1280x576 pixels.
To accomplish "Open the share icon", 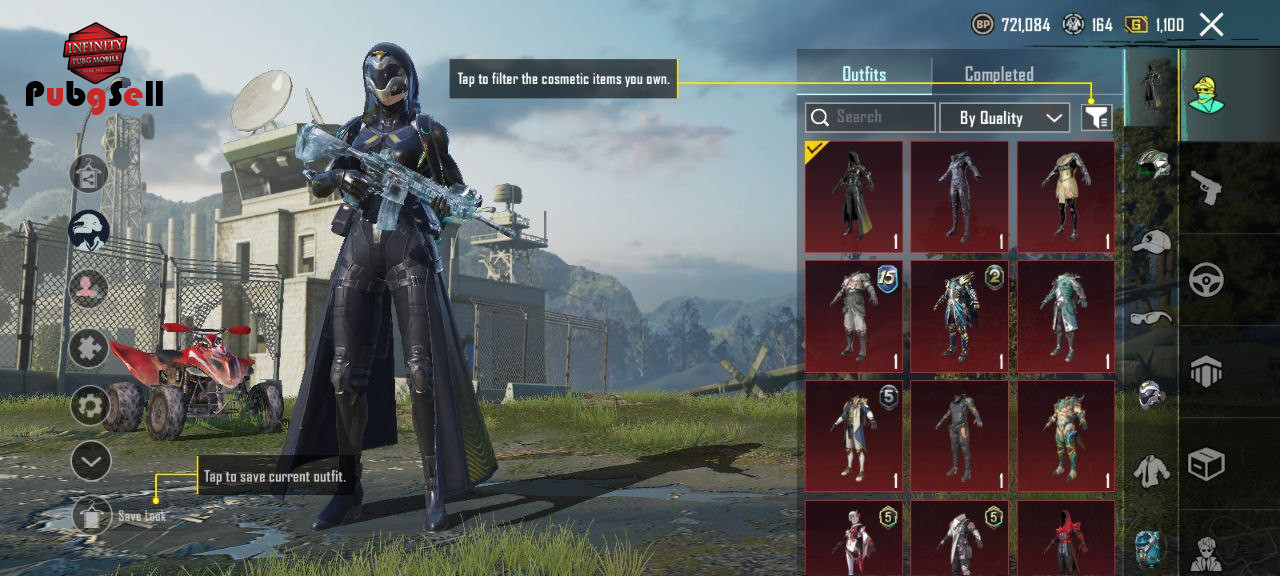I will point(88,174).
